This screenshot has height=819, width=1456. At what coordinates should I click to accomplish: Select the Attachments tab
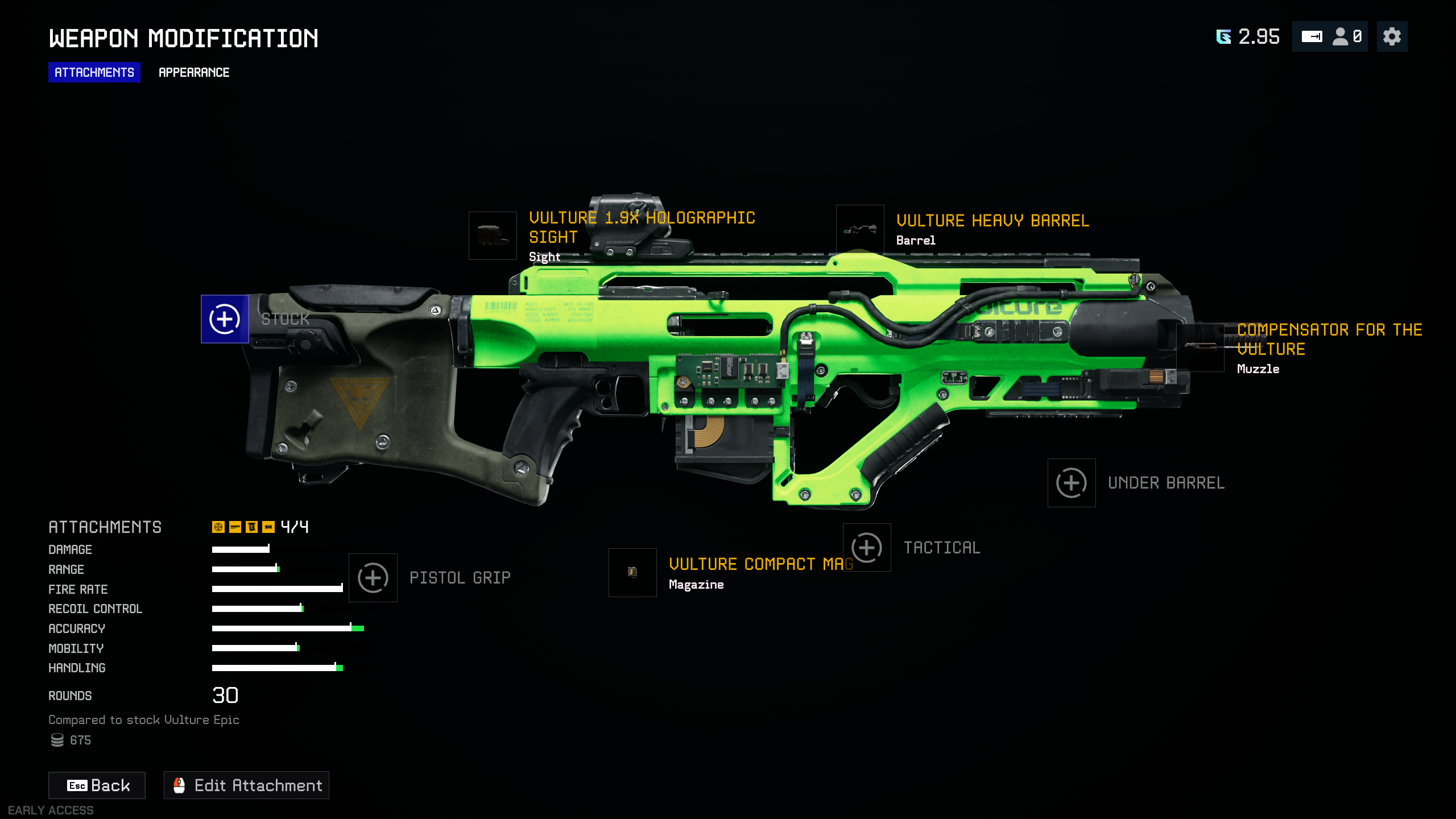pyautogui.click(x=94, y=72)
